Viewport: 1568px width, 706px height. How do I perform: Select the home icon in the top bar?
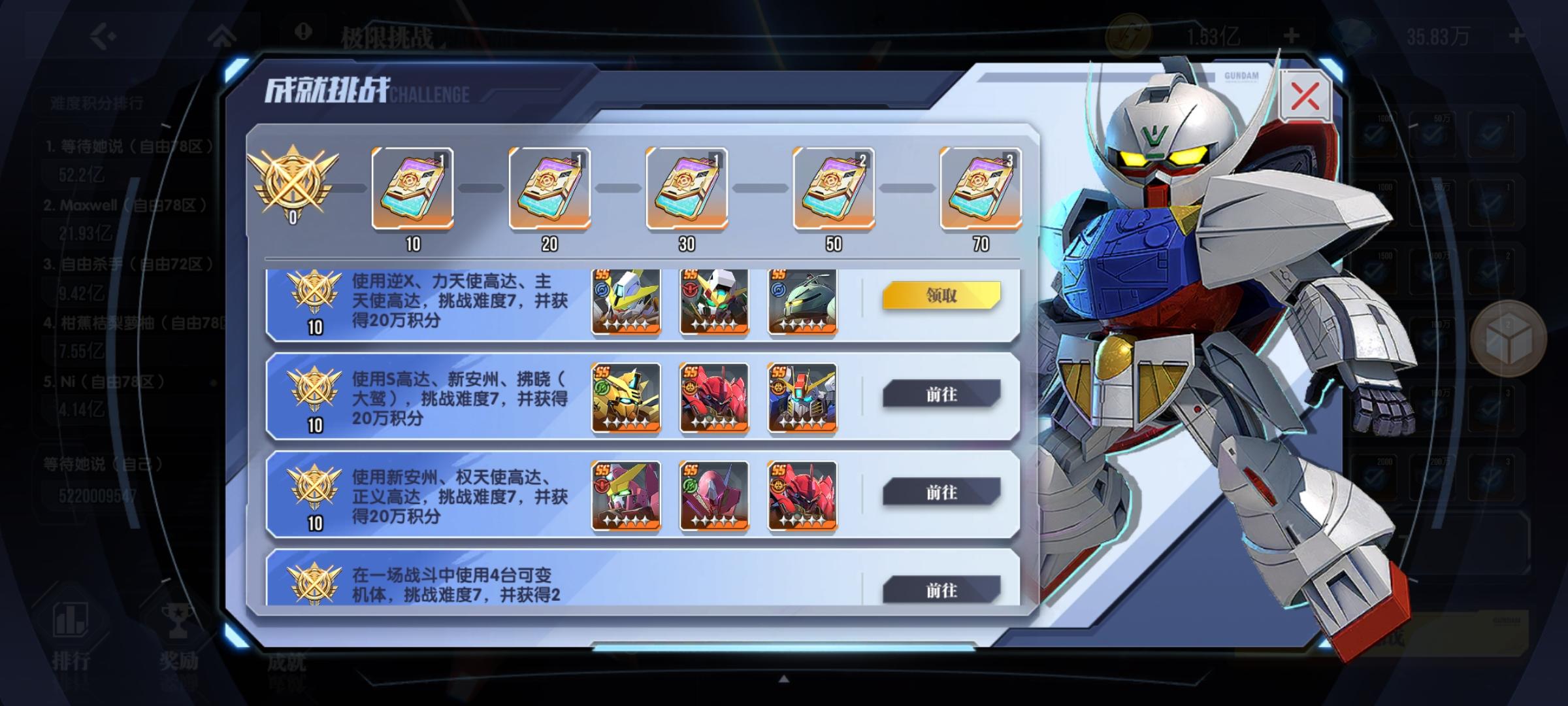[x=223, y=33]
